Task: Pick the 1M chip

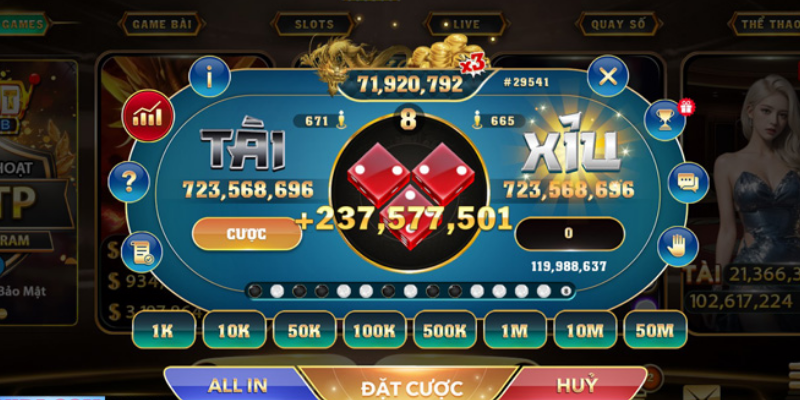Action: pos(515,329)
